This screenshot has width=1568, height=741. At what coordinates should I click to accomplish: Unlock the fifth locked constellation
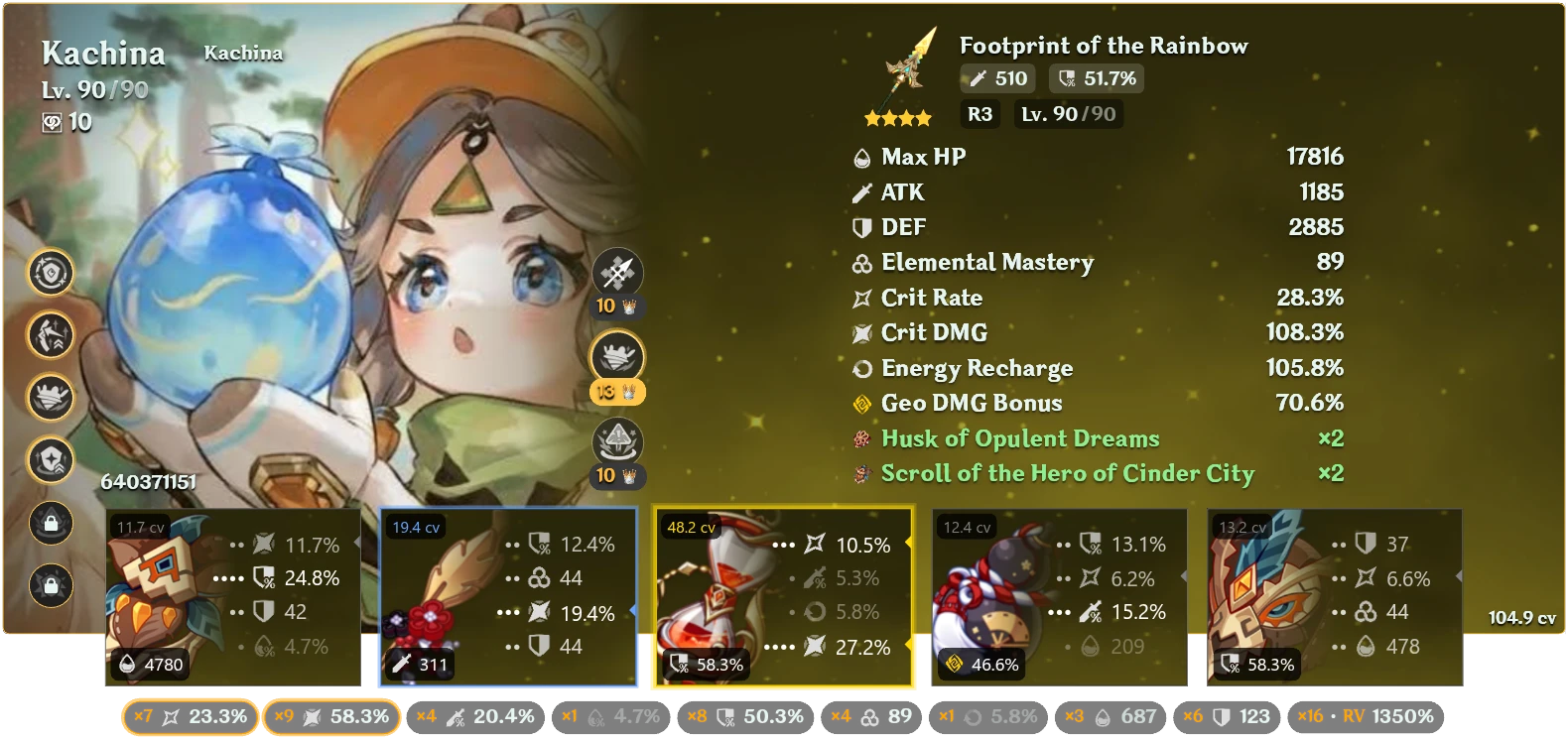coord(52,523)
